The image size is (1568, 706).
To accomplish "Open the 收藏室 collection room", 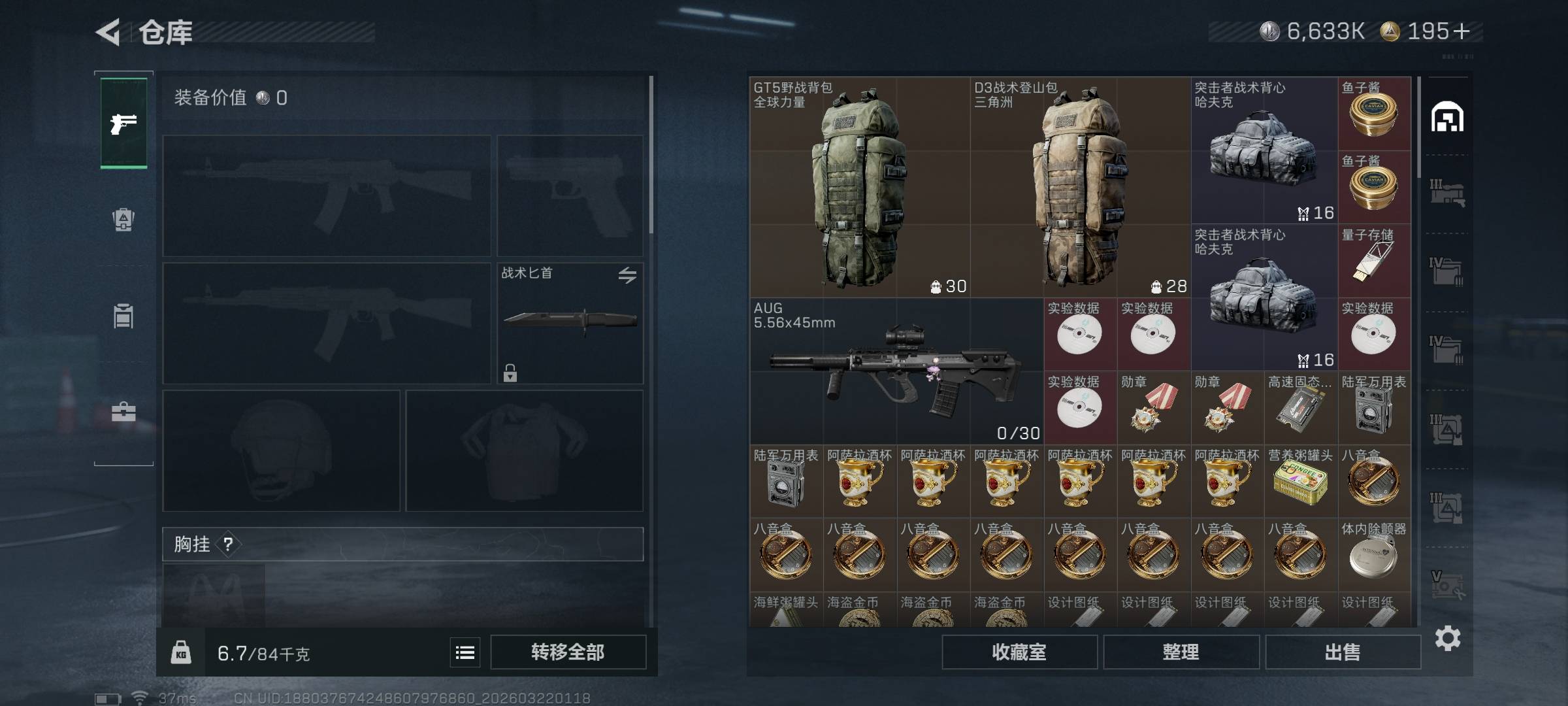I will tap(1019, 652).
